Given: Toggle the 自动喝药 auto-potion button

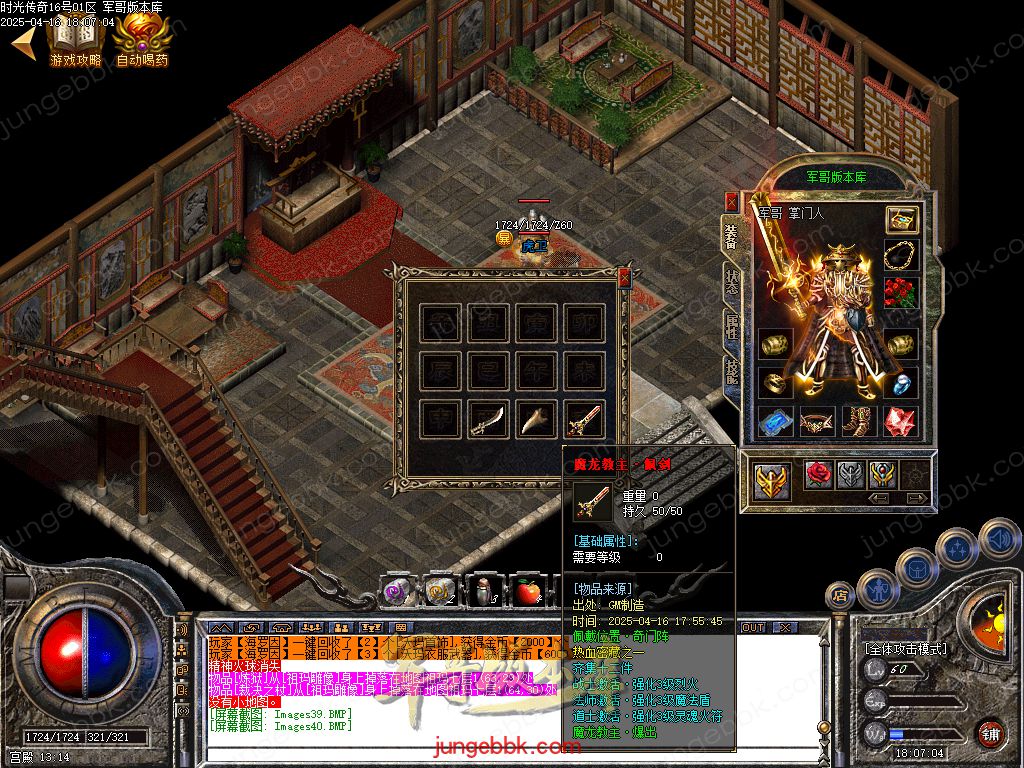Looking at the screenshot, I should click(141, 41).
